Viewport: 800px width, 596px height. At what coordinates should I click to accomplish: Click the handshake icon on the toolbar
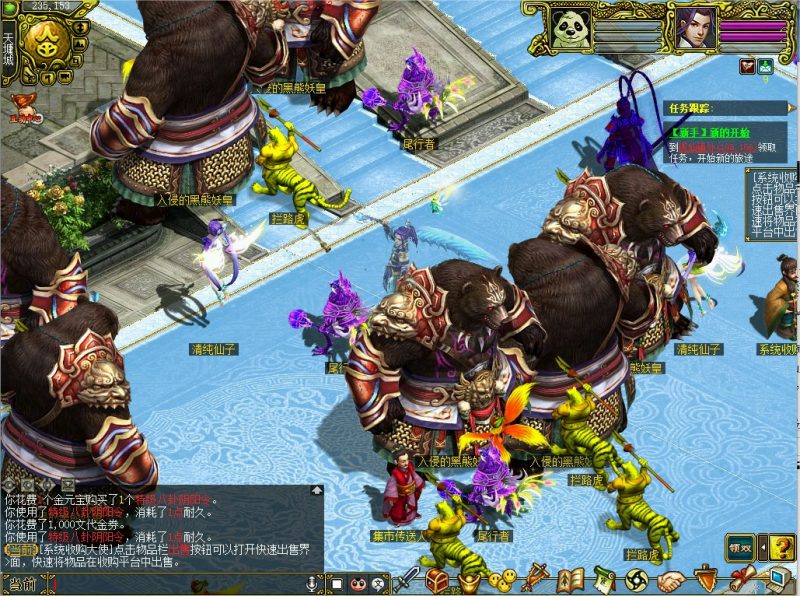pos(670,579)
